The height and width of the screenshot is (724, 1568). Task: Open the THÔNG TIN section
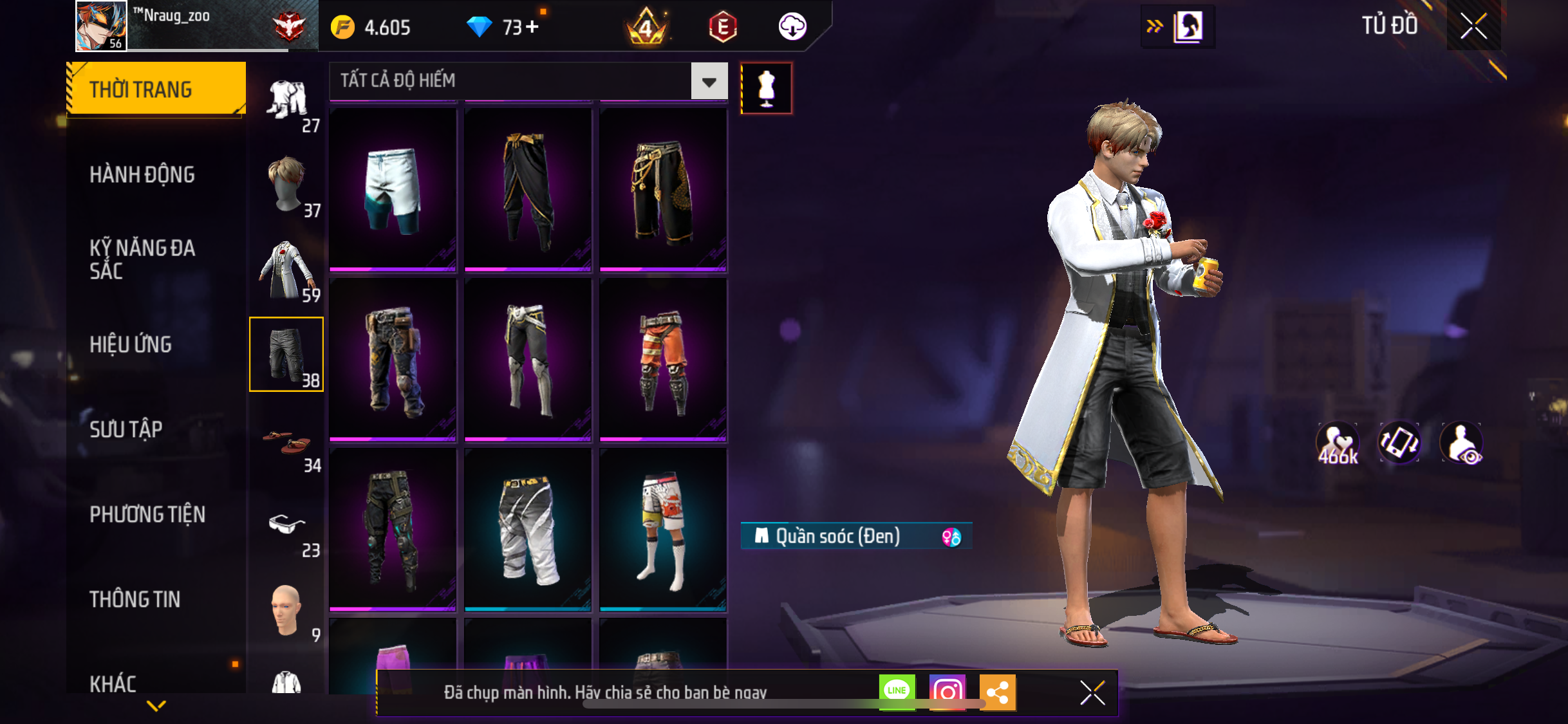(x=135, y=599)
